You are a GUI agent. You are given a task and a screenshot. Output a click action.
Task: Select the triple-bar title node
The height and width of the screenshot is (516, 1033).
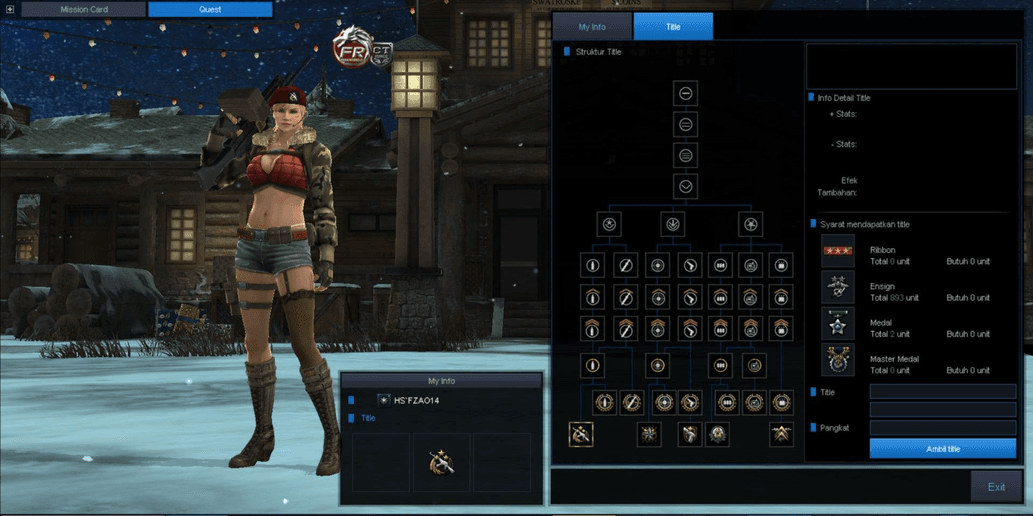[x=686, y=156]
